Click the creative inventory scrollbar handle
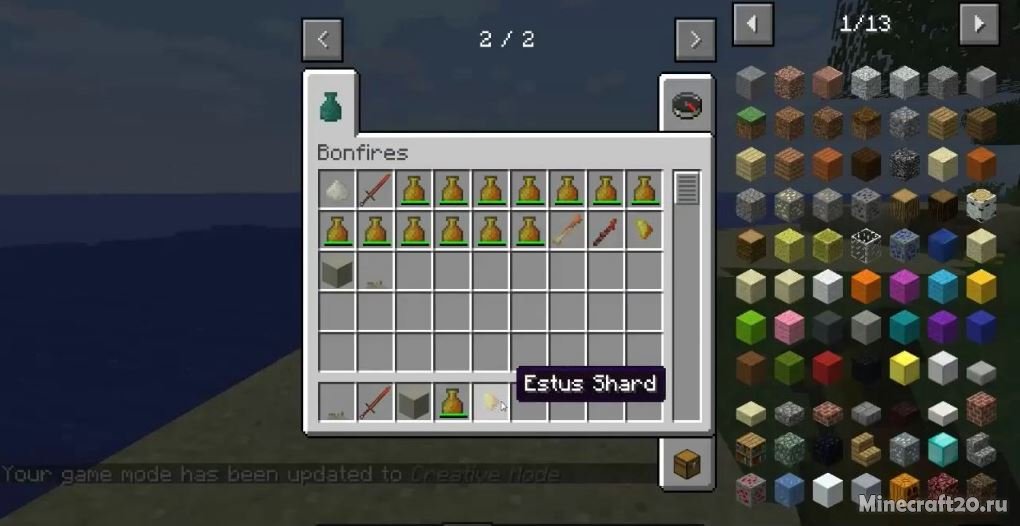The width and height of the screenshot is (1020, 526). click(x=686, y=188)
